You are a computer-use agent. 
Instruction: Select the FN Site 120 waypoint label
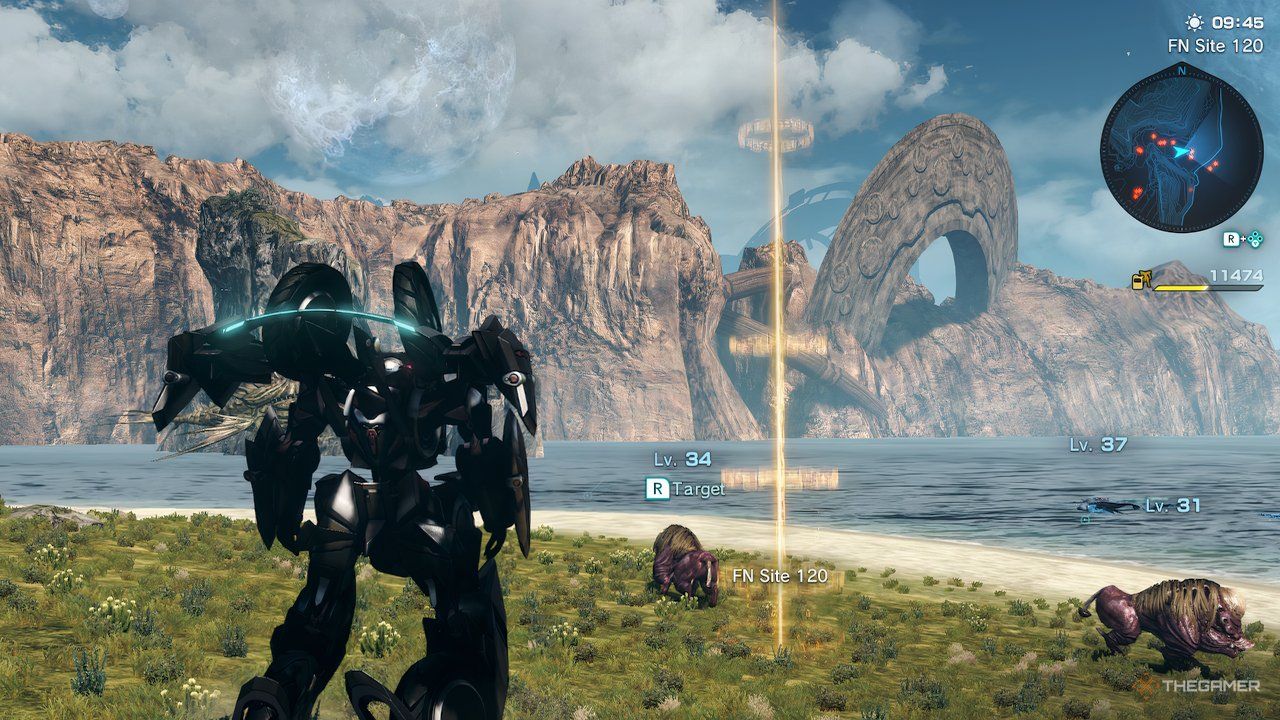[780, 576]
